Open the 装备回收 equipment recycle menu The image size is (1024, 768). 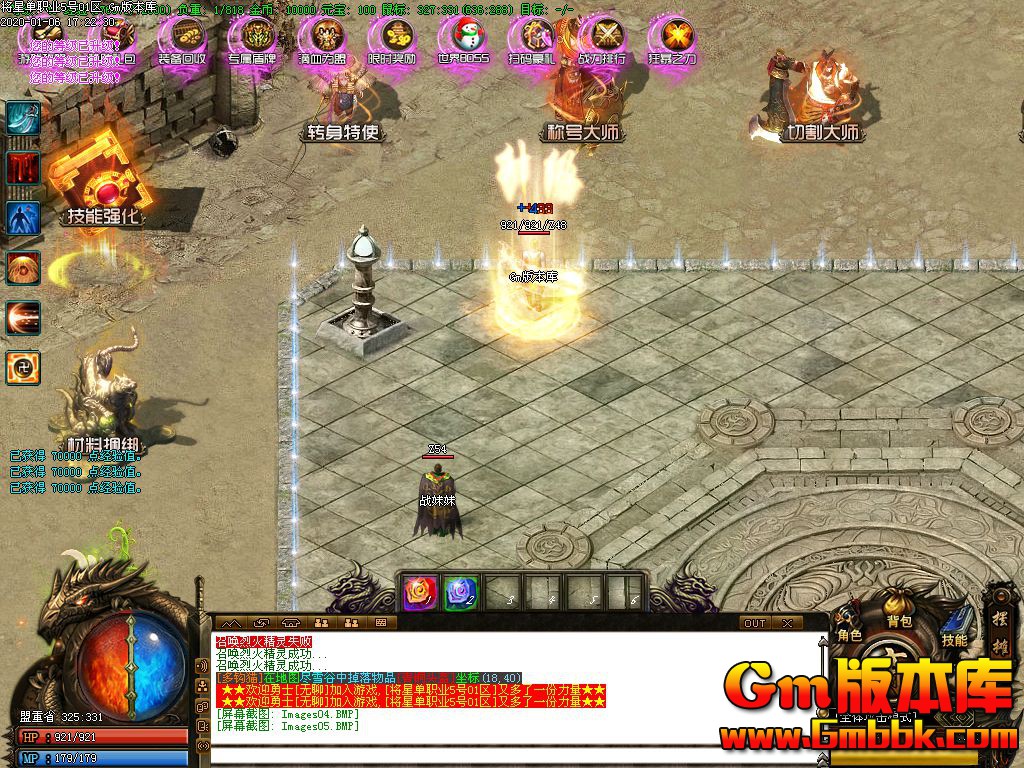[x=182, y=40]
